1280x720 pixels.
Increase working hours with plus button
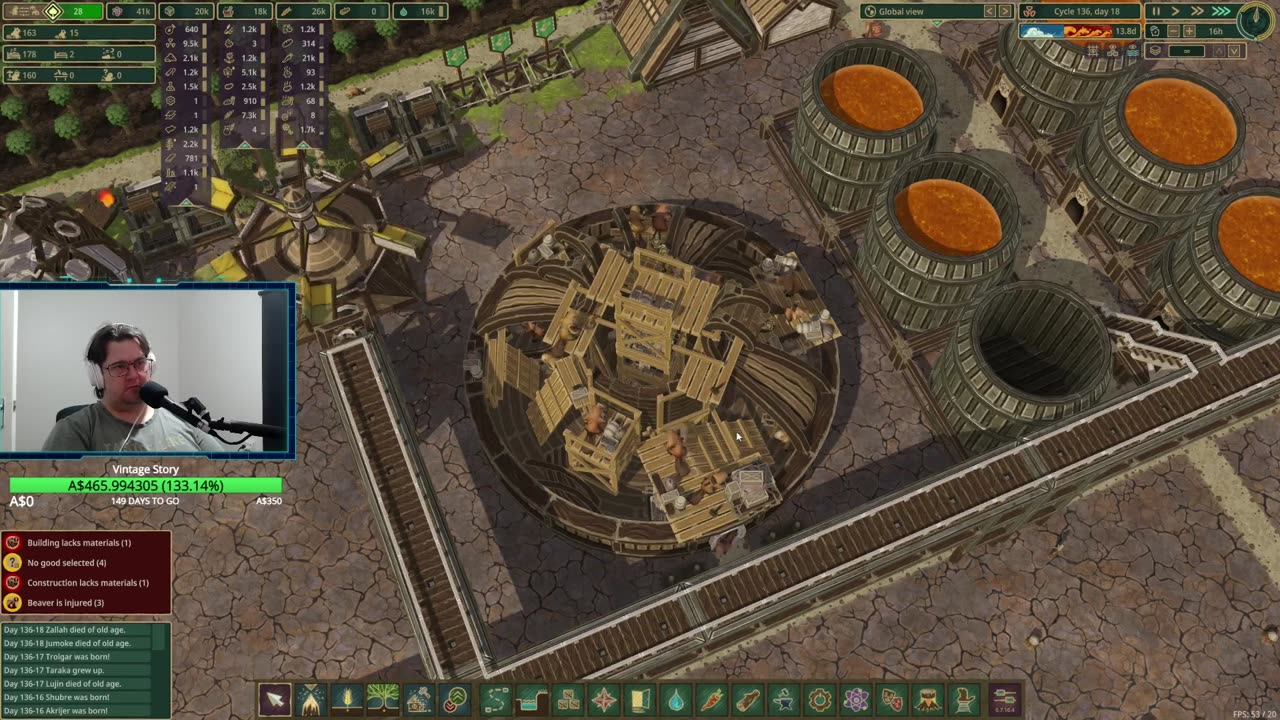1188,31
